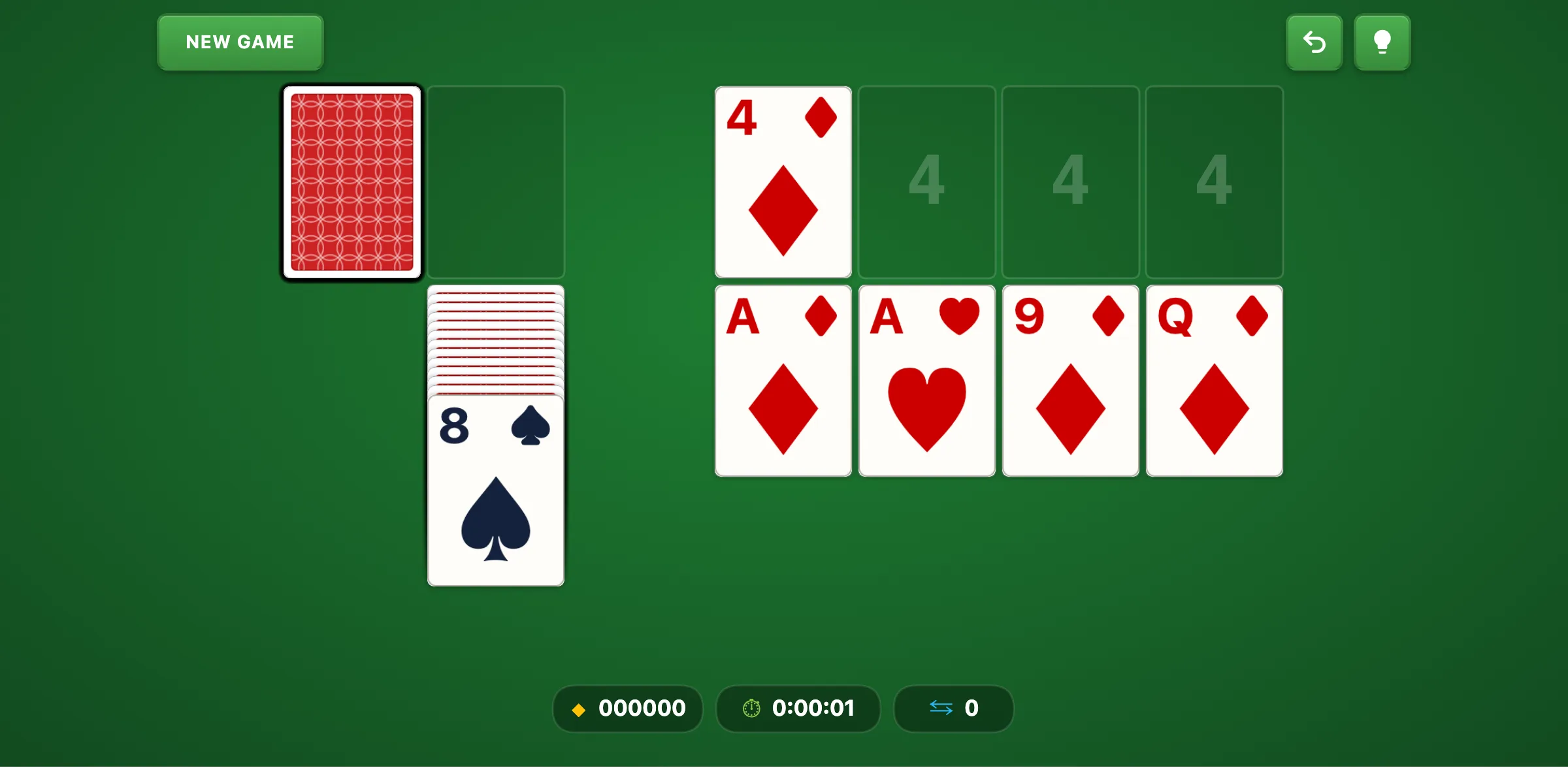Pick the Queen of Diamonds card
Screen dimensions: 1568x768
1213,380
